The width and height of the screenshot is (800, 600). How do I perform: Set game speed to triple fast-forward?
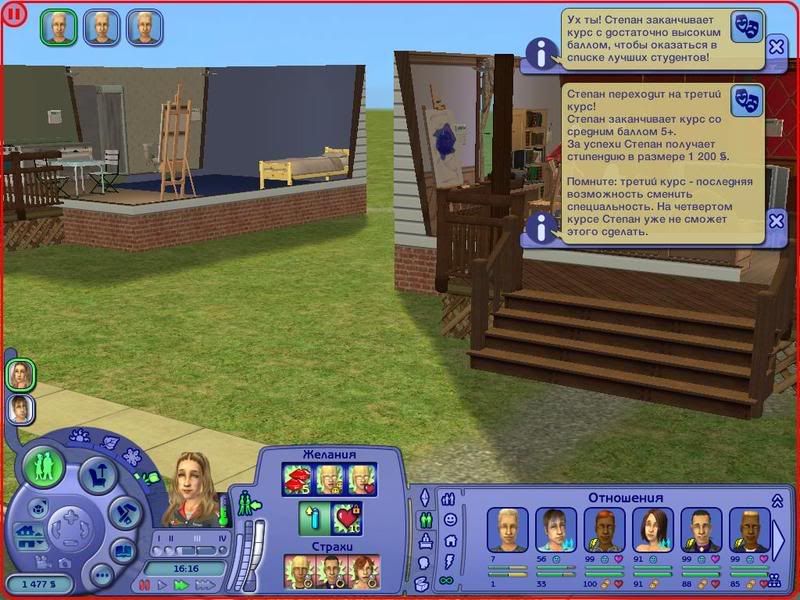(205, 584)
